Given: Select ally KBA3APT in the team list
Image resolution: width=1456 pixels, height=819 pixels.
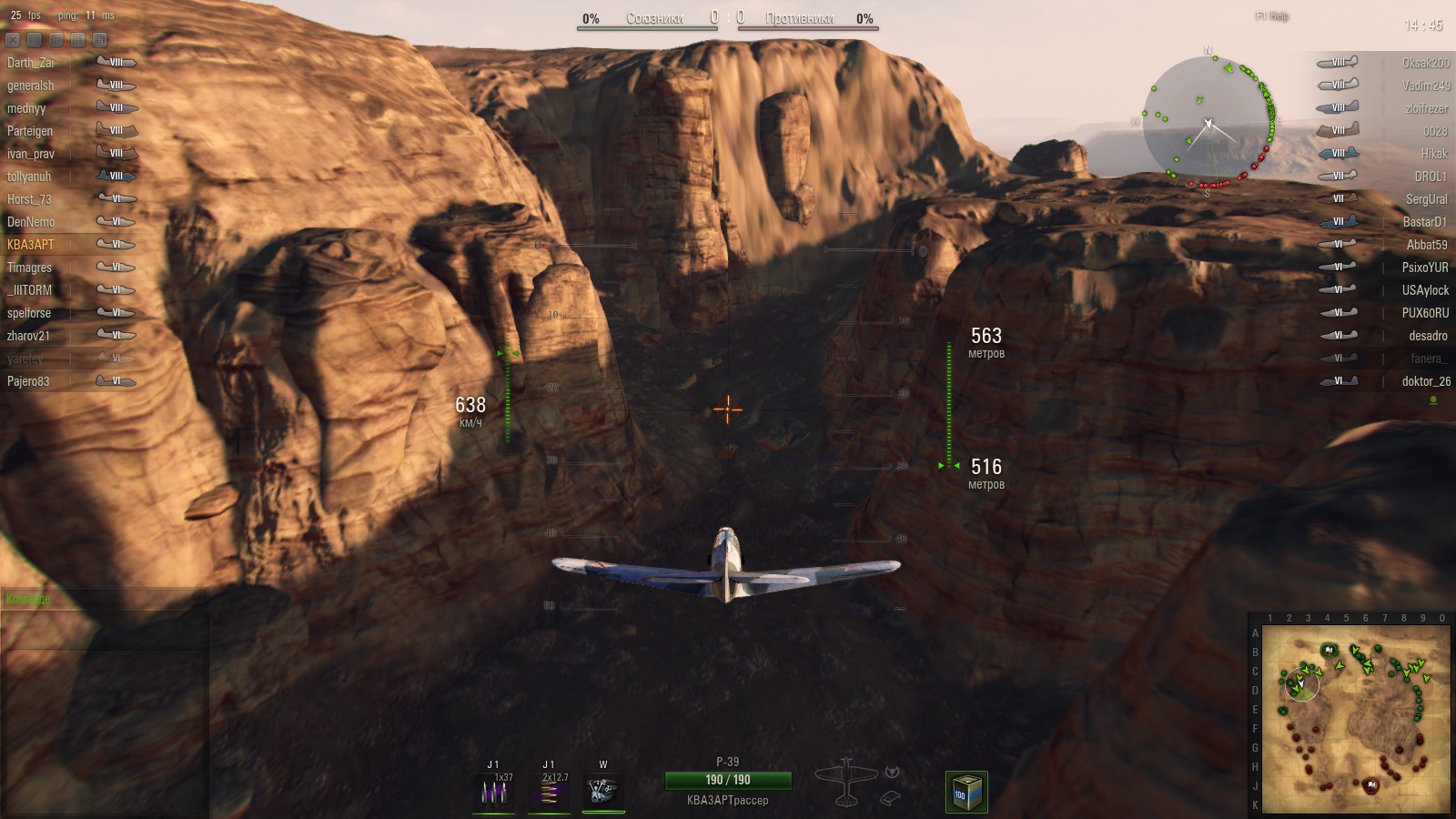Looking at the screenshot, I should (31, 245).
